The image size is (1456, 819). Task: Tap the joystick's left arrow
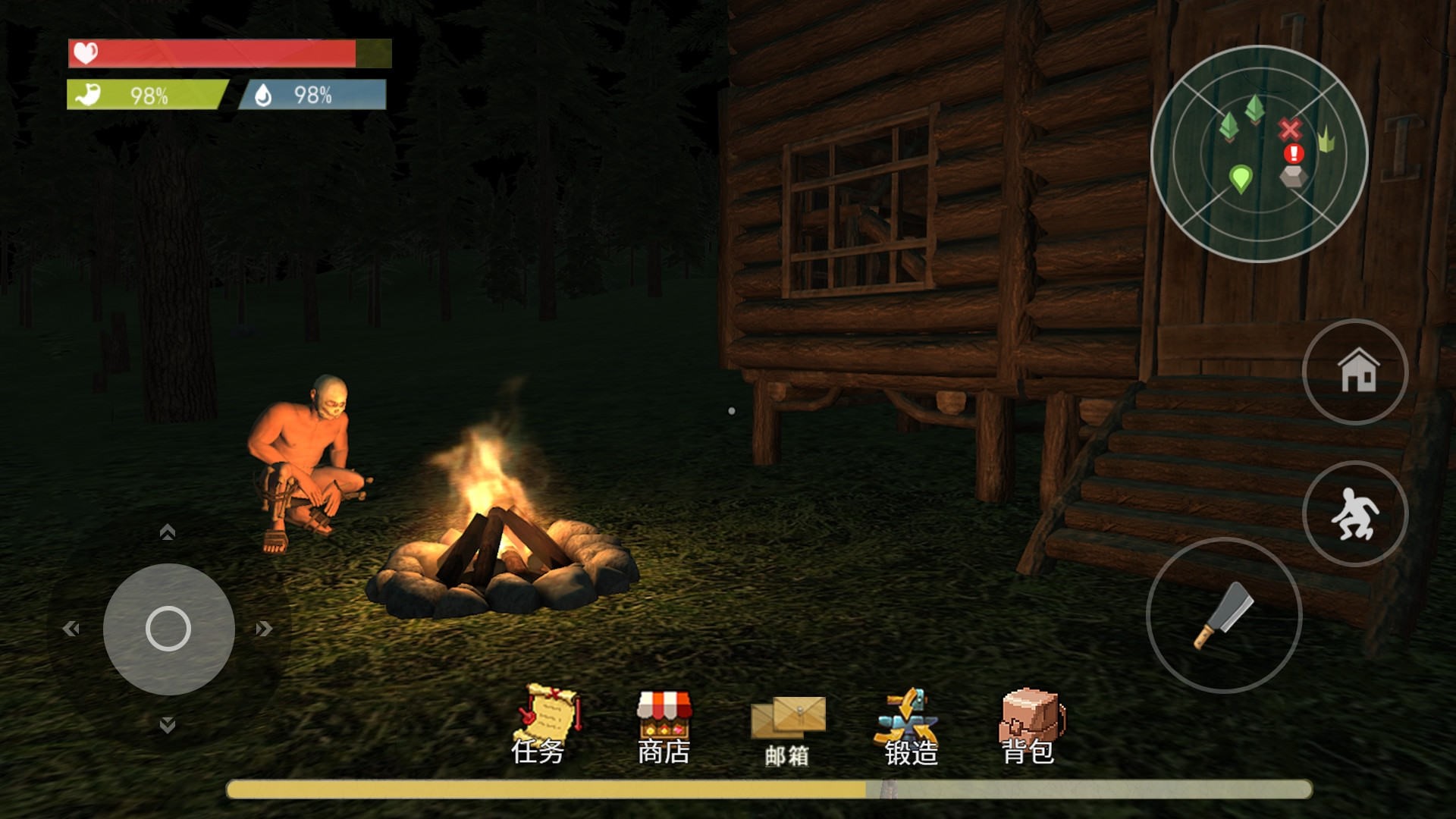pyautogui.click(x=71, y=629)
